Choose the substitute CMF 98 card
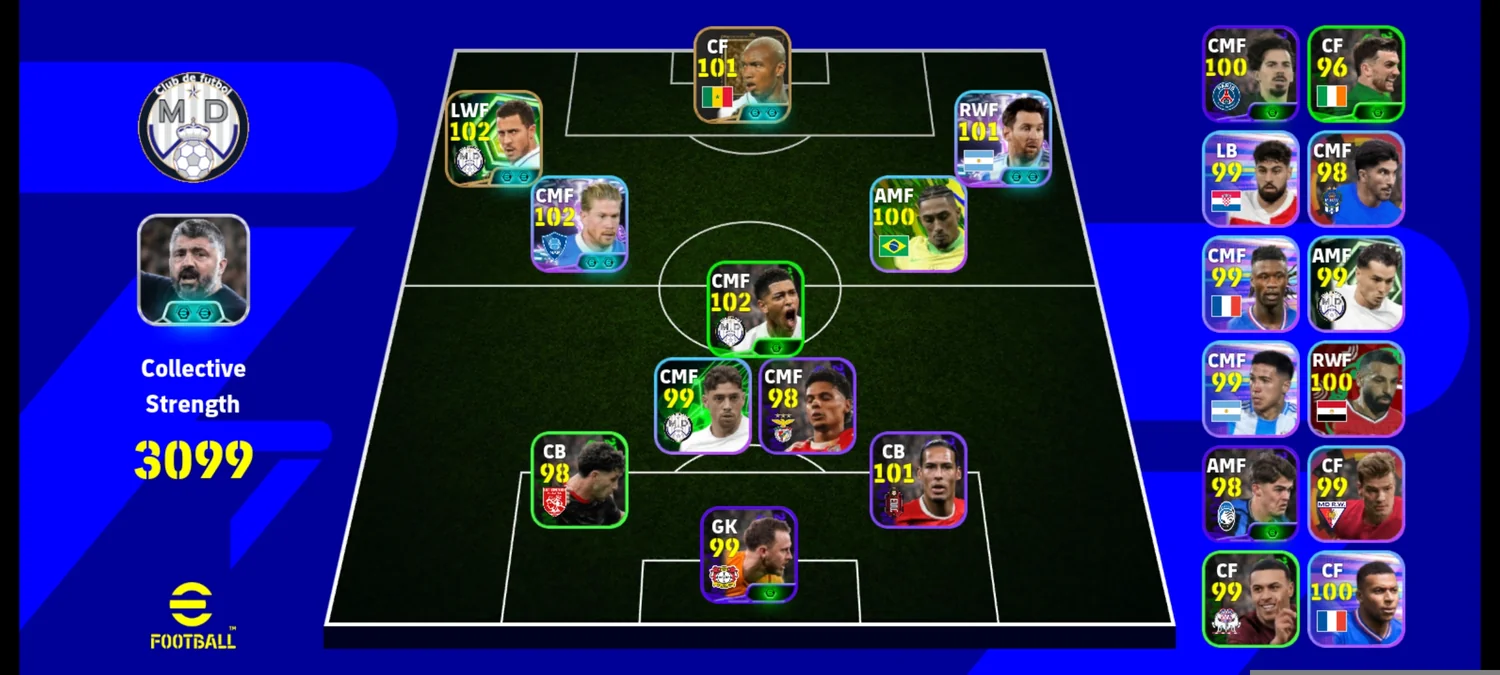1500x675 pixels. click(x=1356, y=179)
